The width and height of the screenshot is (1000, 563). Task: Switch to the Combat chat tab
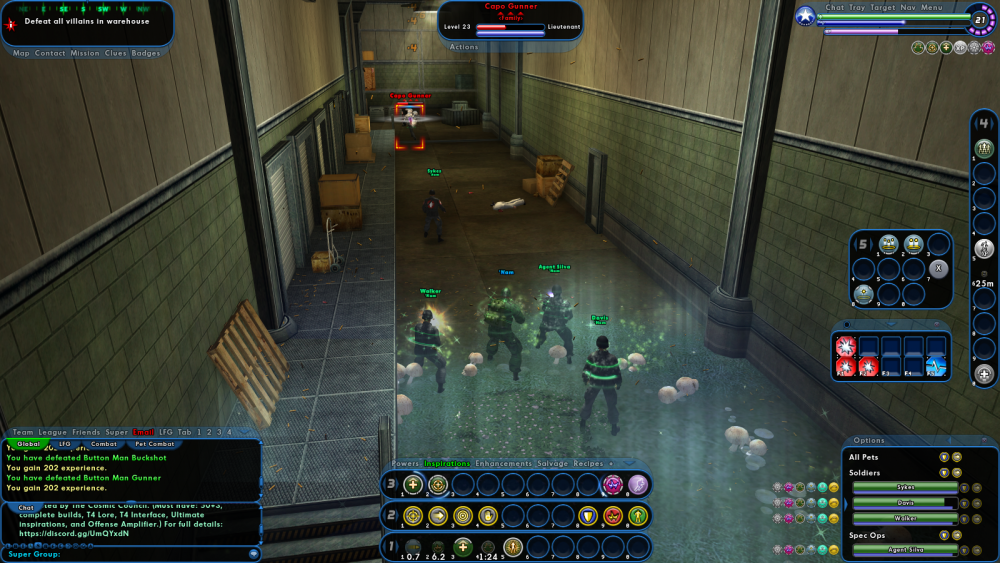coord(104,443)
